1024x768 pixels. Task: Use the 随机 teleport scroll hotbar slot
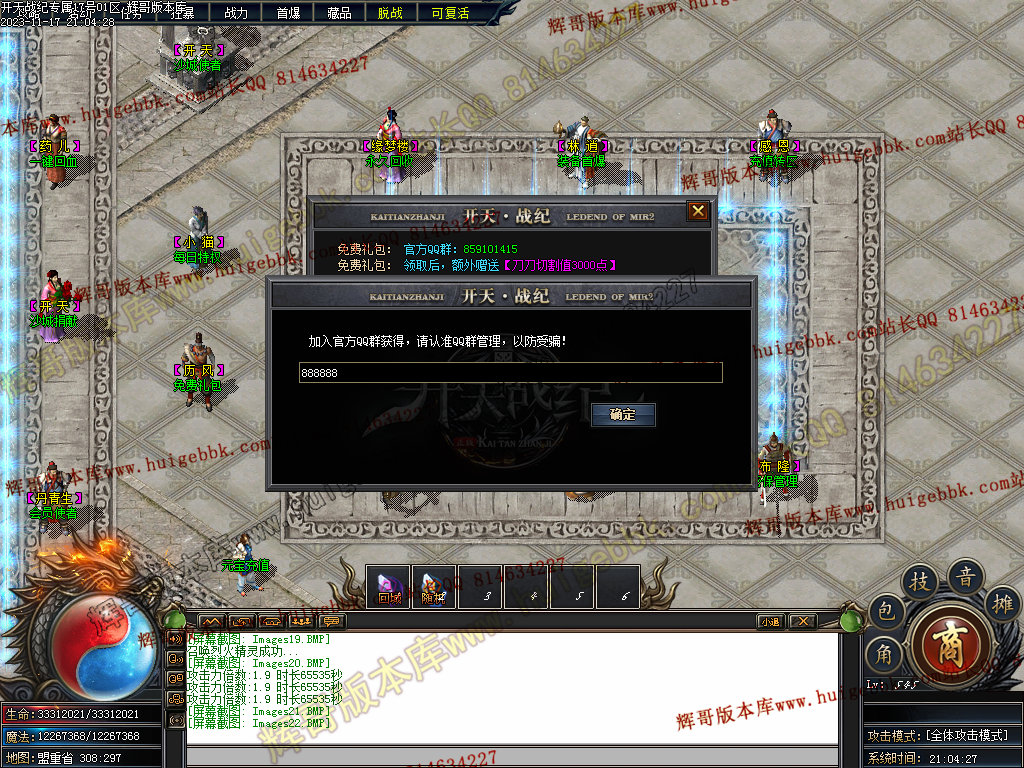click(x=433, y=587)
